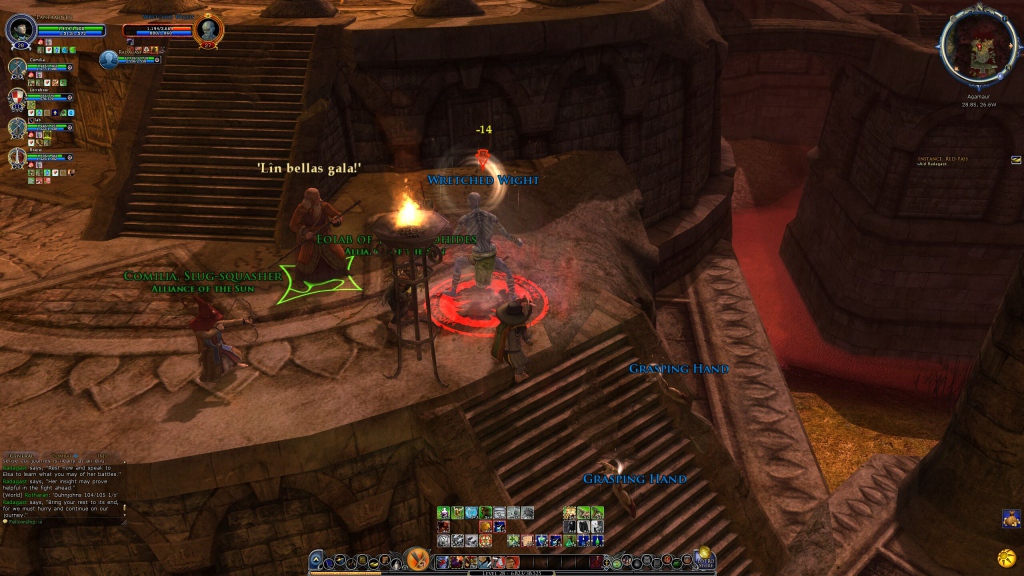
Task: Open the LOTRO Store gold coin button
Action: tap(703, 553)
